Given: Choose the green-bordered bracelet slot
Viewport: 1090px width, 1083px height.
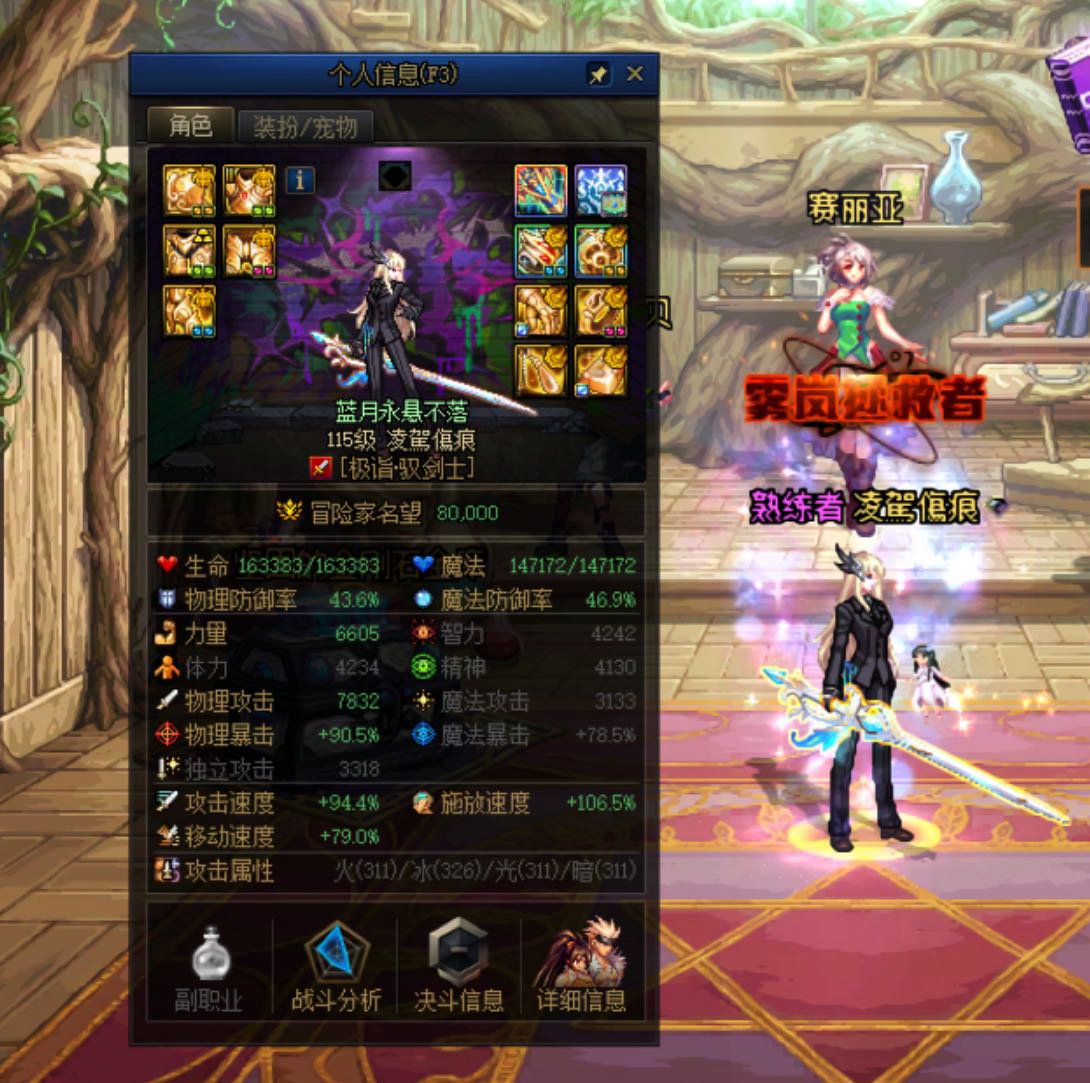Looking at the screenshot, I should (541, 251).
